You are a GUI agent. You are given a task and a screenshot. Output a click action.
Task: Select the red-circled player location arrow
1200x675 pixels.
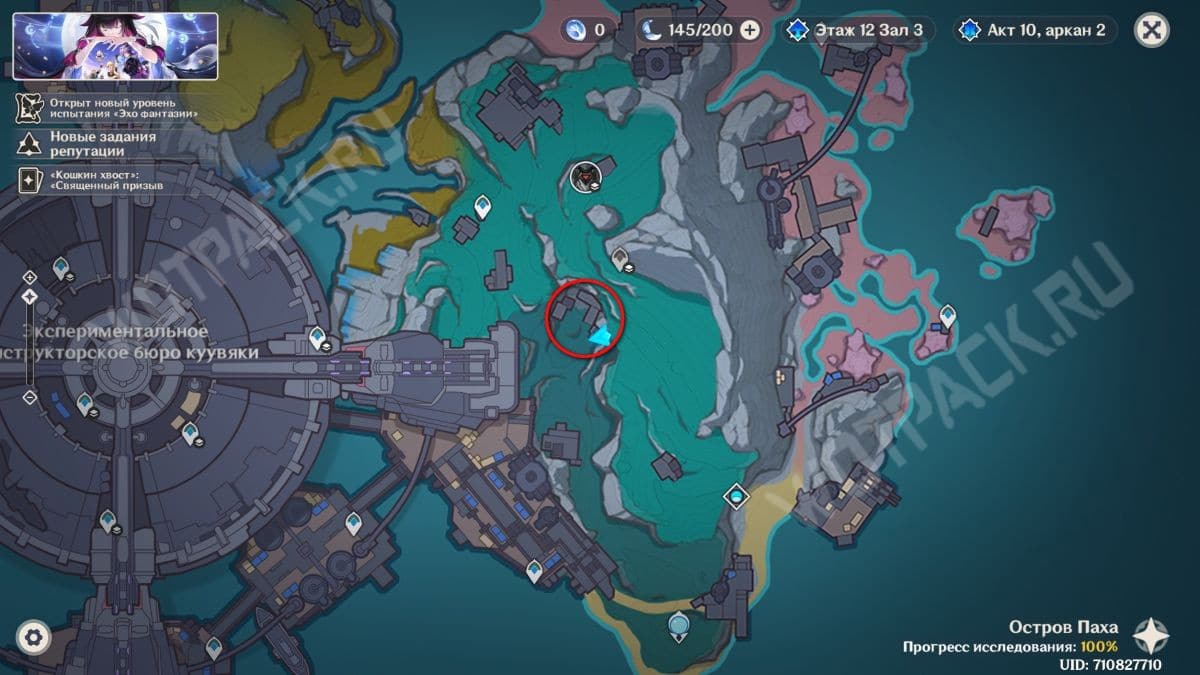(x=600, y=338)
